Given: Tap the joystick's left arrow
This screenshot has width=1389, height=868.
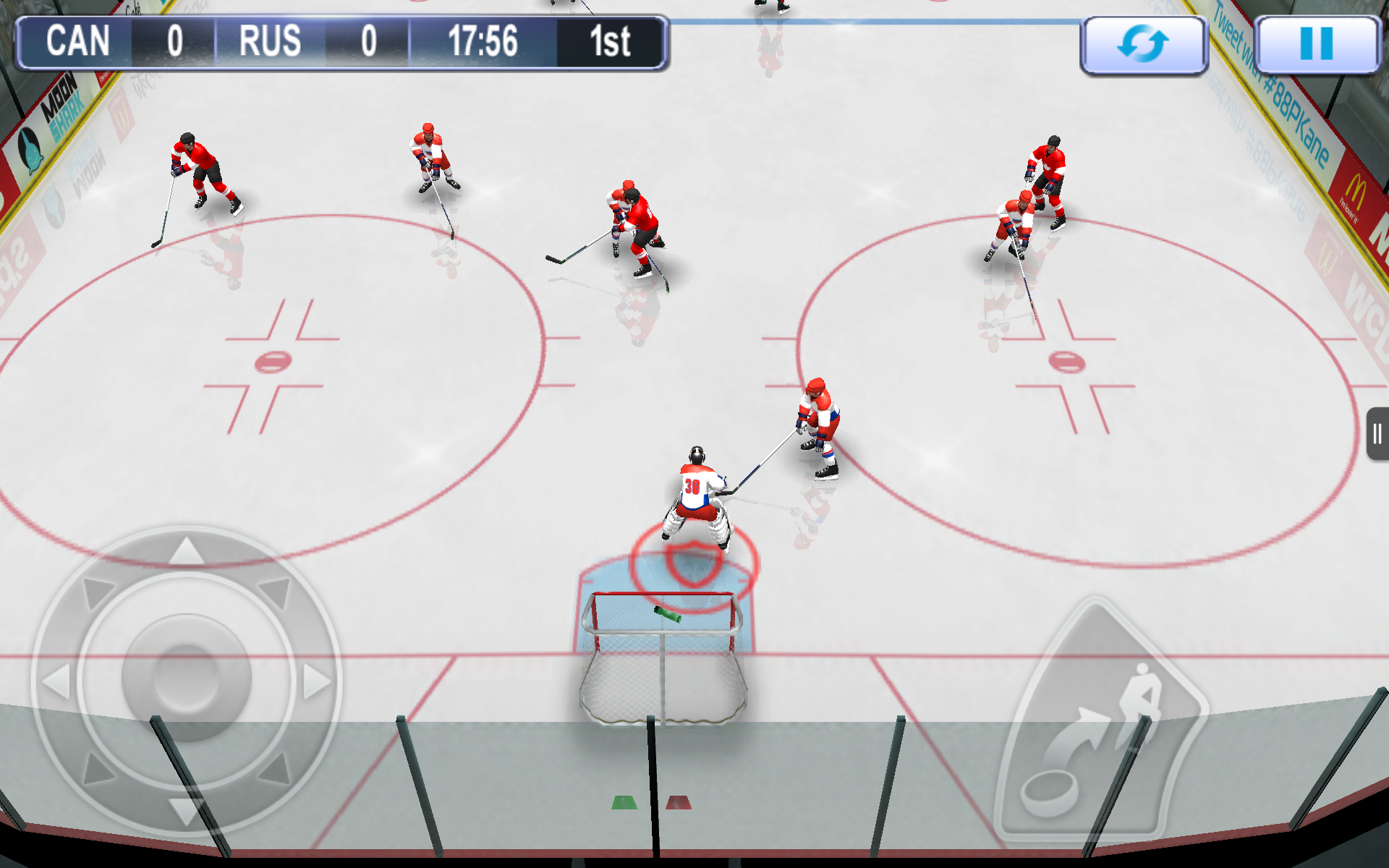Looking at the screenshot, I should coord(56,681).
